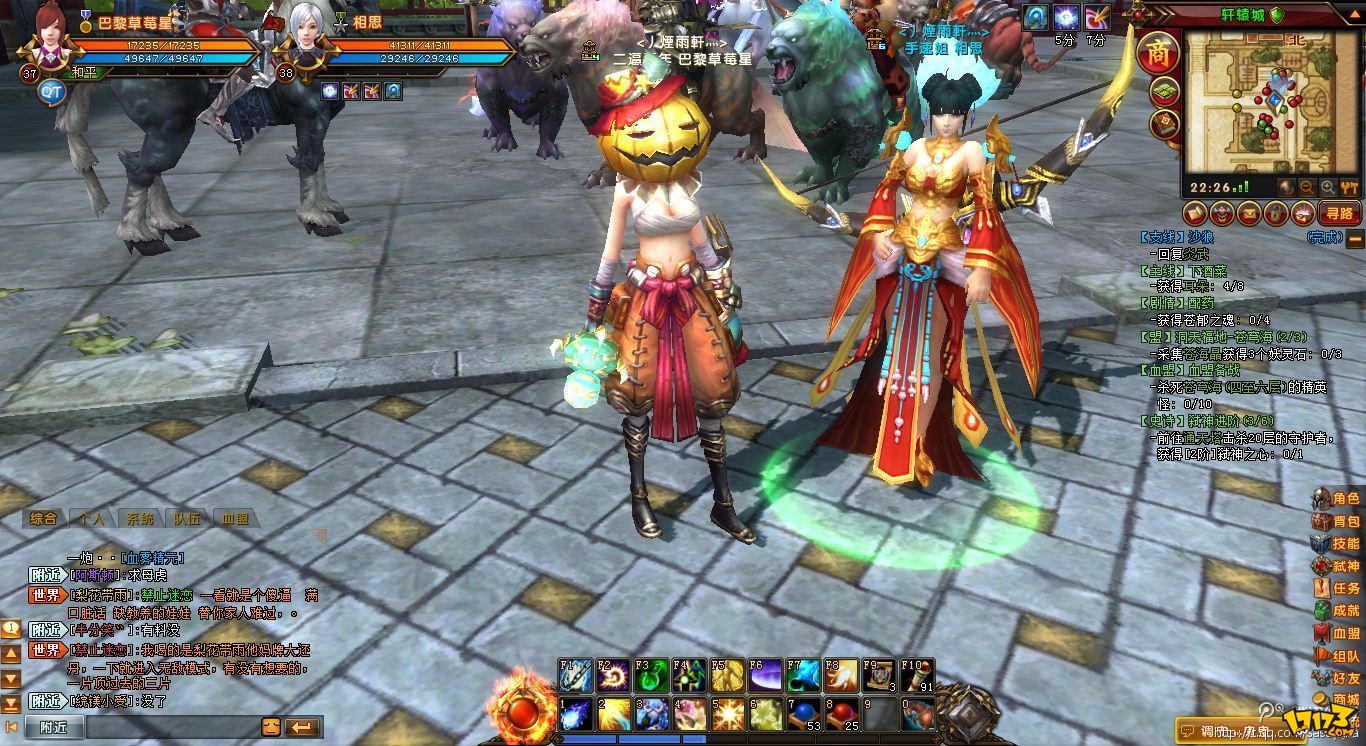Activate the F1 chain skill icon
Viewport: 1366px width, 746px height.
tap(575, 676)
